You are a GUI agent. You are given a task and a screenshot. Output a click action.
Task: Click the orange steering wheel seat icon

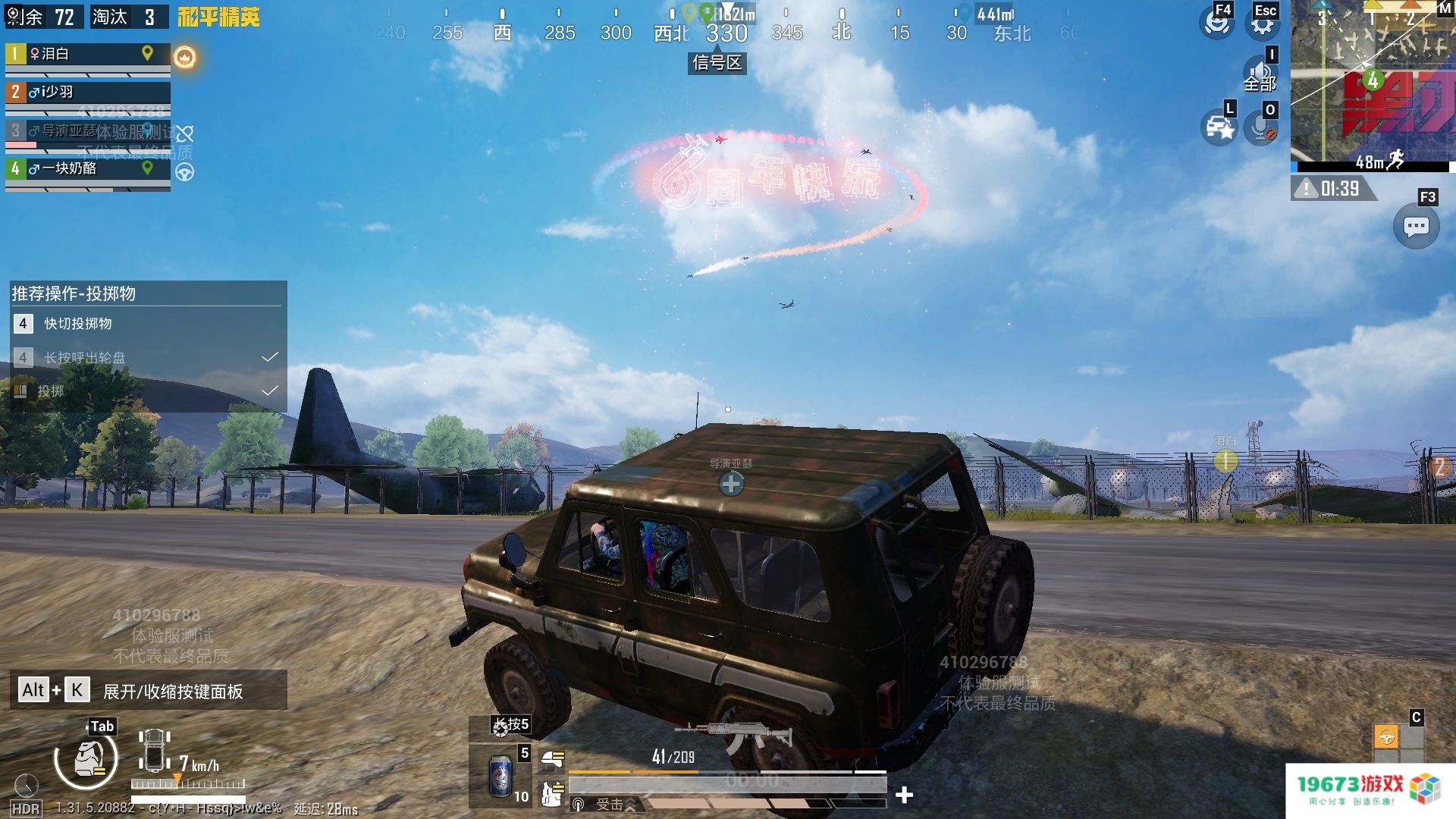pyautogui.click(x=1386, y=736)
